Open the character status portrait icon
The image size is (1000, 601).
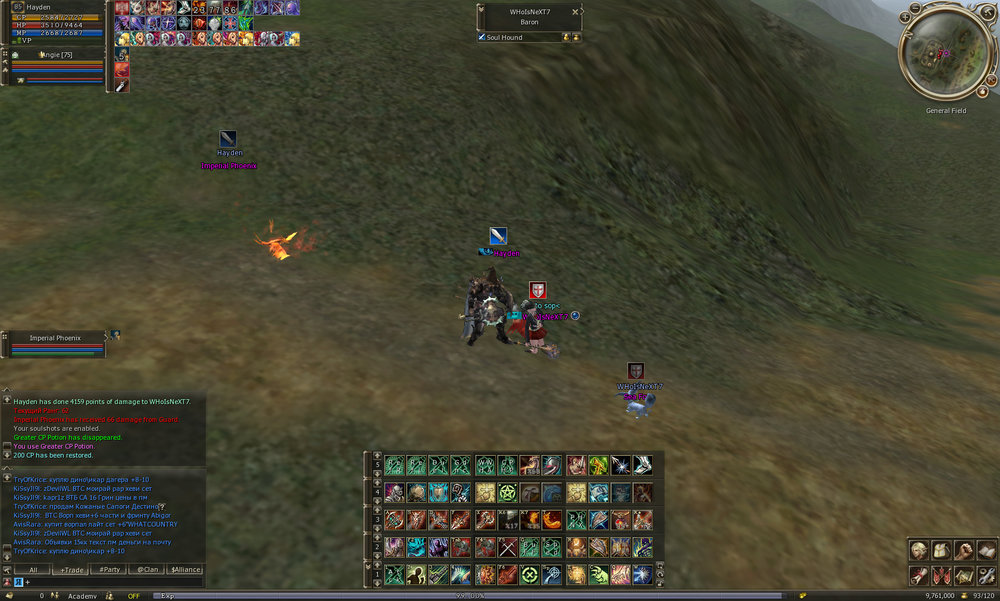point(918,550)
